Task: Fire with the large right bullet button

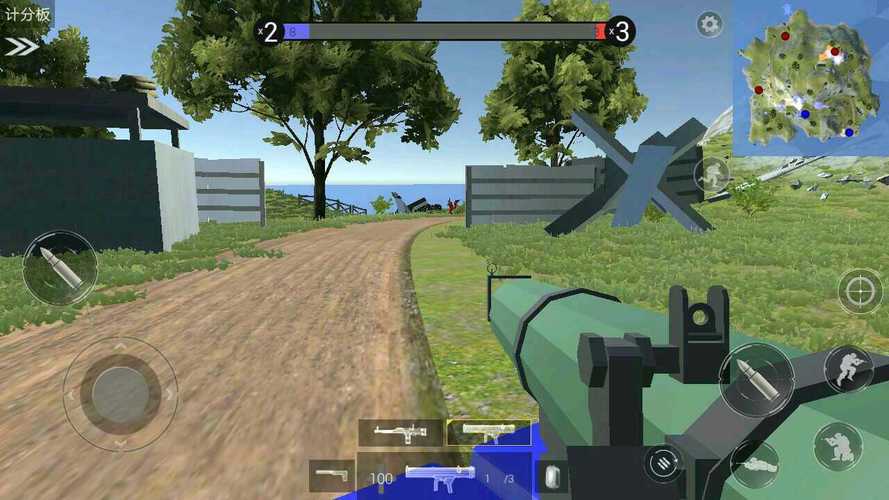Action: (756, 380)
